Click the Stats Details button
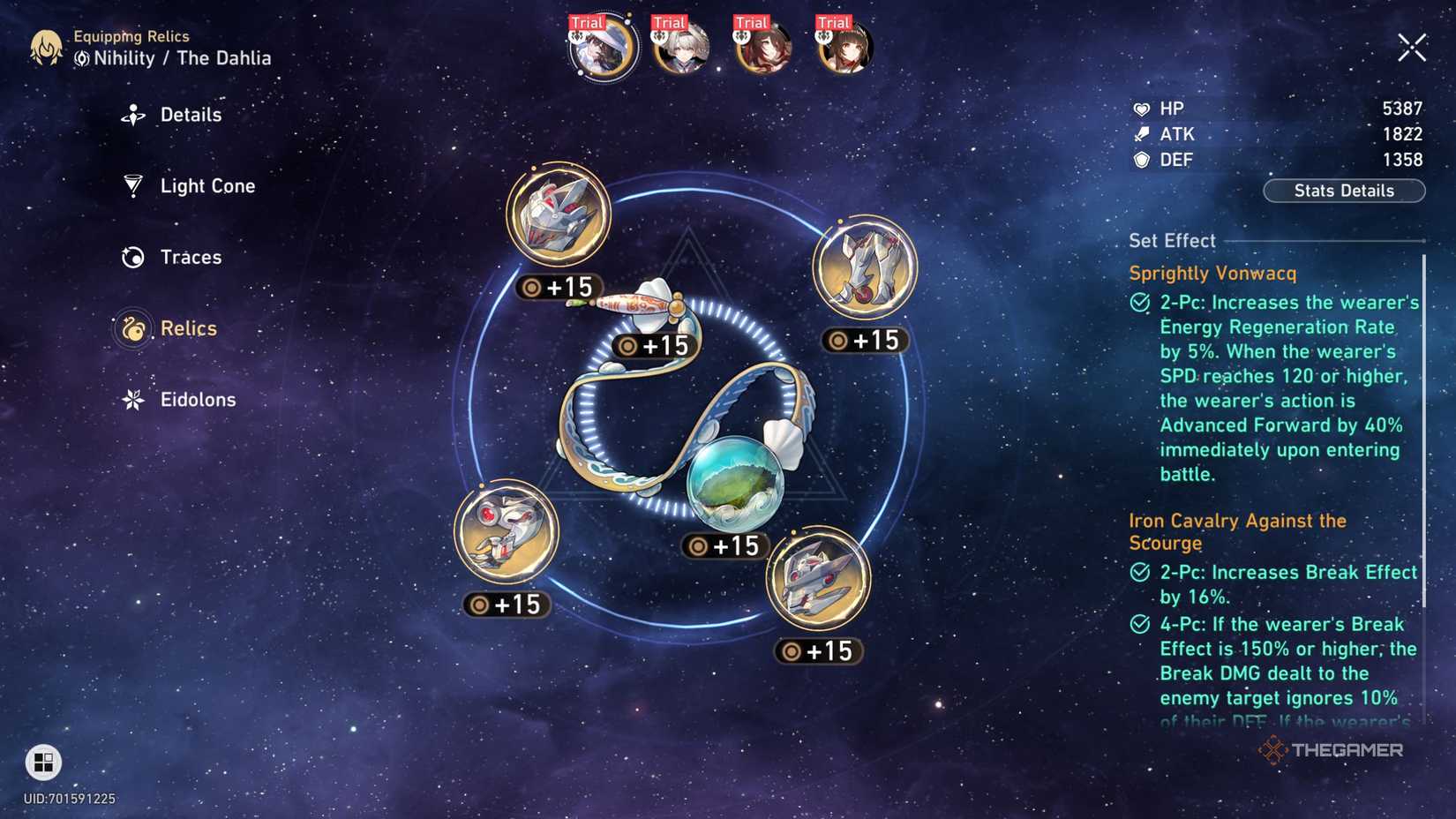 (1343, 191)
